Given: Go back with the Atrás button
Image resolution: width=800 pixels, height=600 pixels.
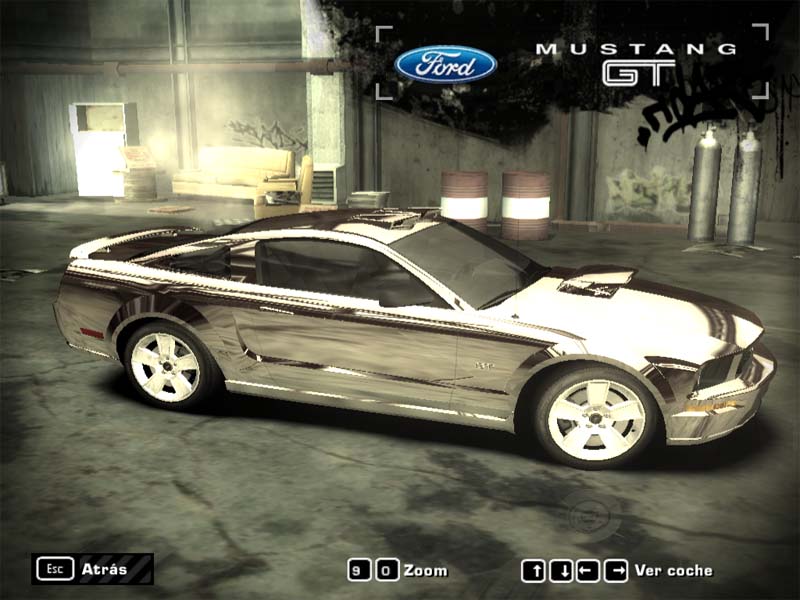Looking at the screenshot, I should [x=92, y=569].
